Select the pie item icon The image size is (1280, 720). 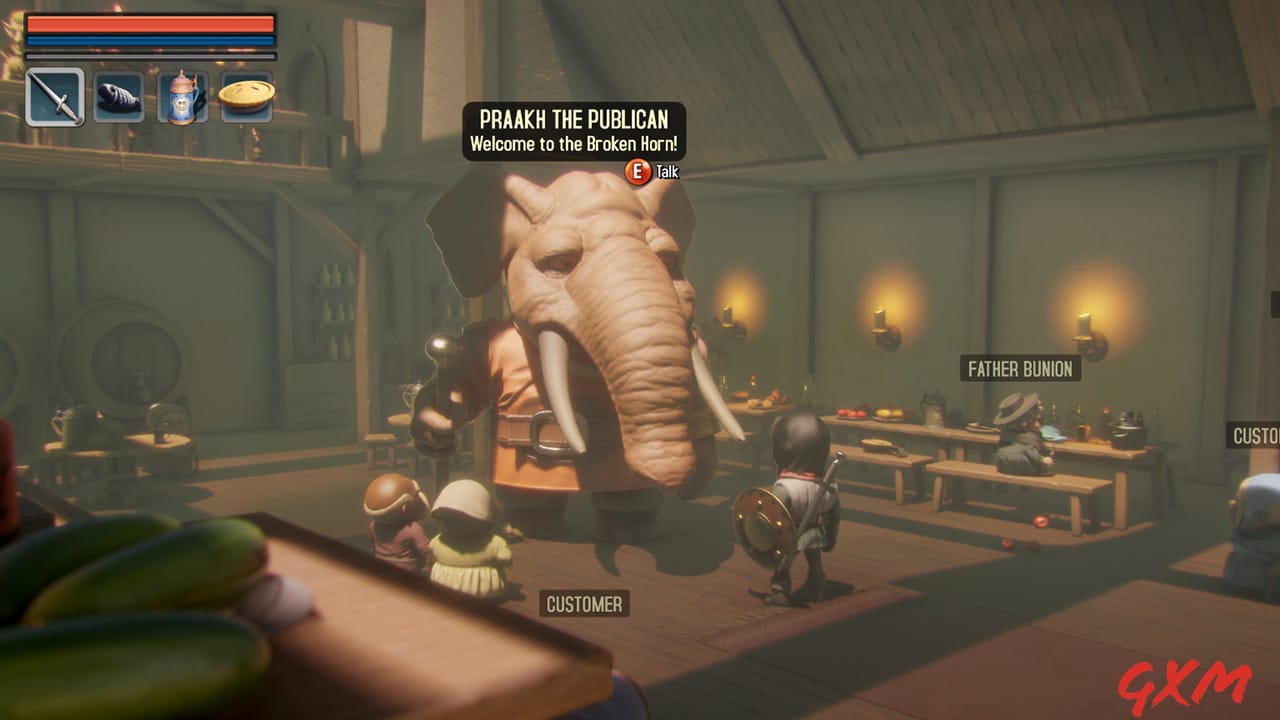point(246,93)
